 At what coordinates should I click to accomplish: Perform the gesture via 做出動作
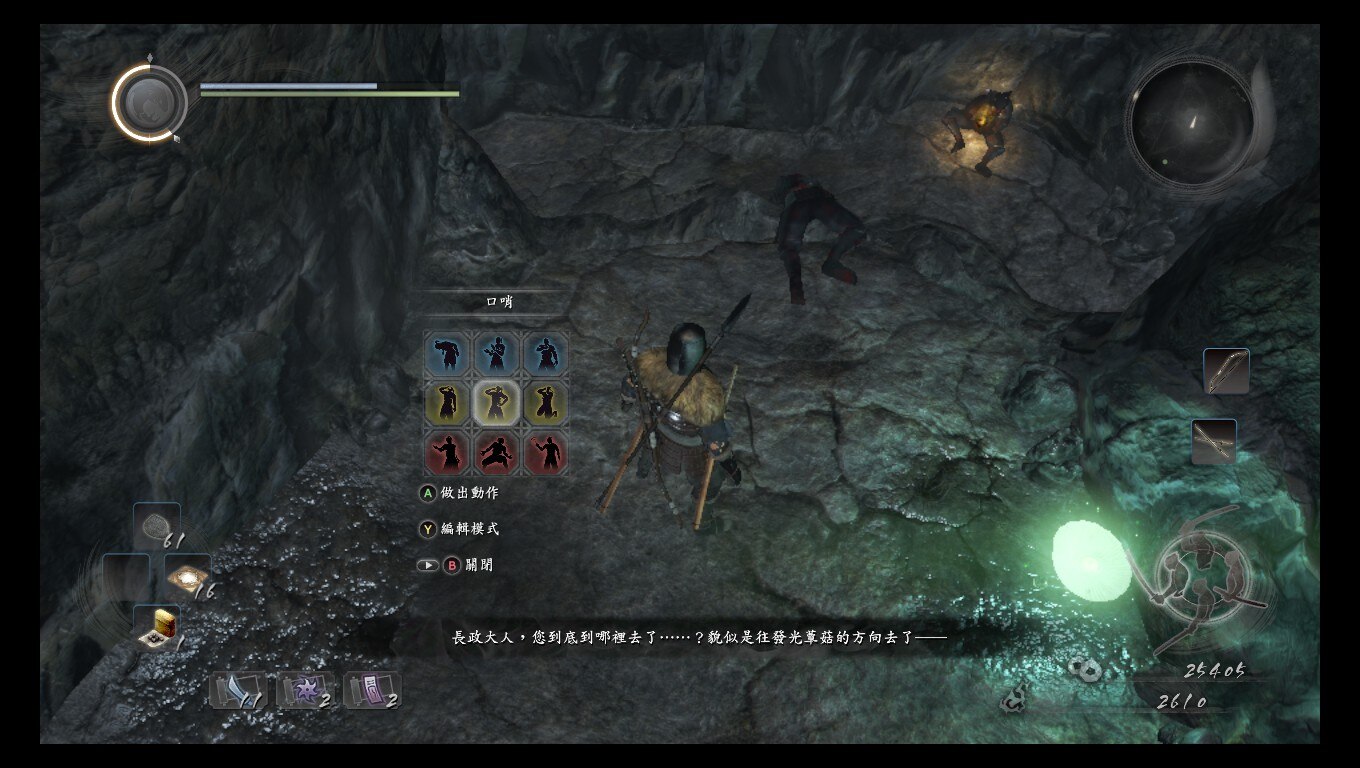click(x=460, y=493)
